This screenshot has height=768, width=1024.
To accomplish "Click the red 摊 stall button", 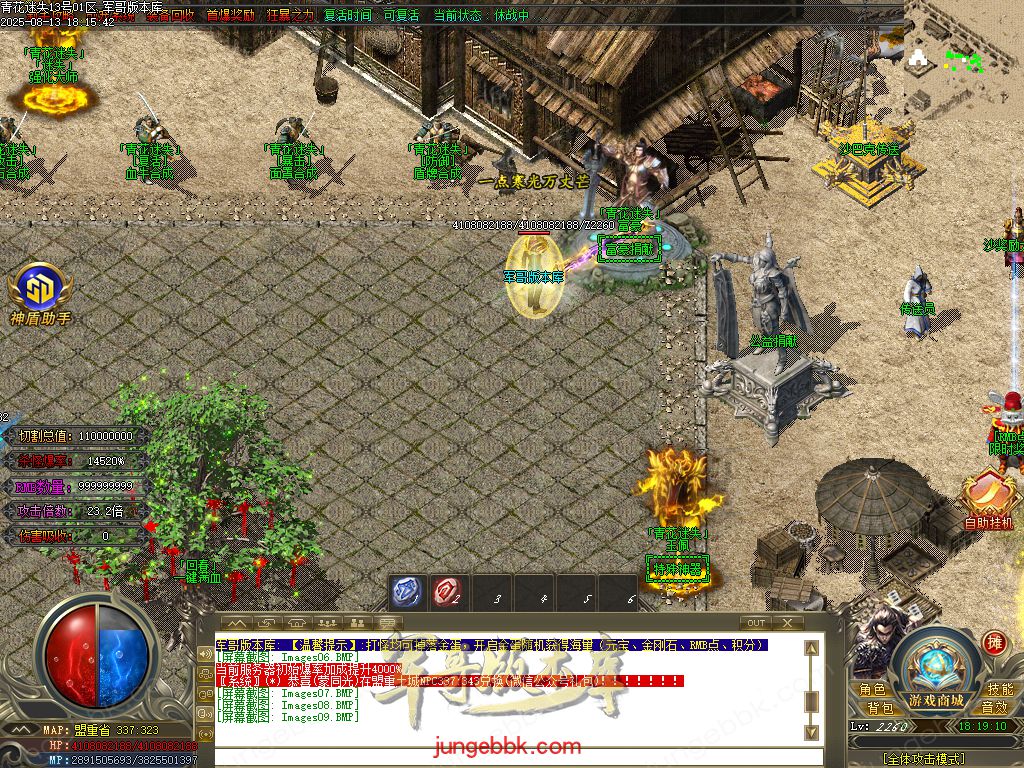I will click(x=994, y=642).
